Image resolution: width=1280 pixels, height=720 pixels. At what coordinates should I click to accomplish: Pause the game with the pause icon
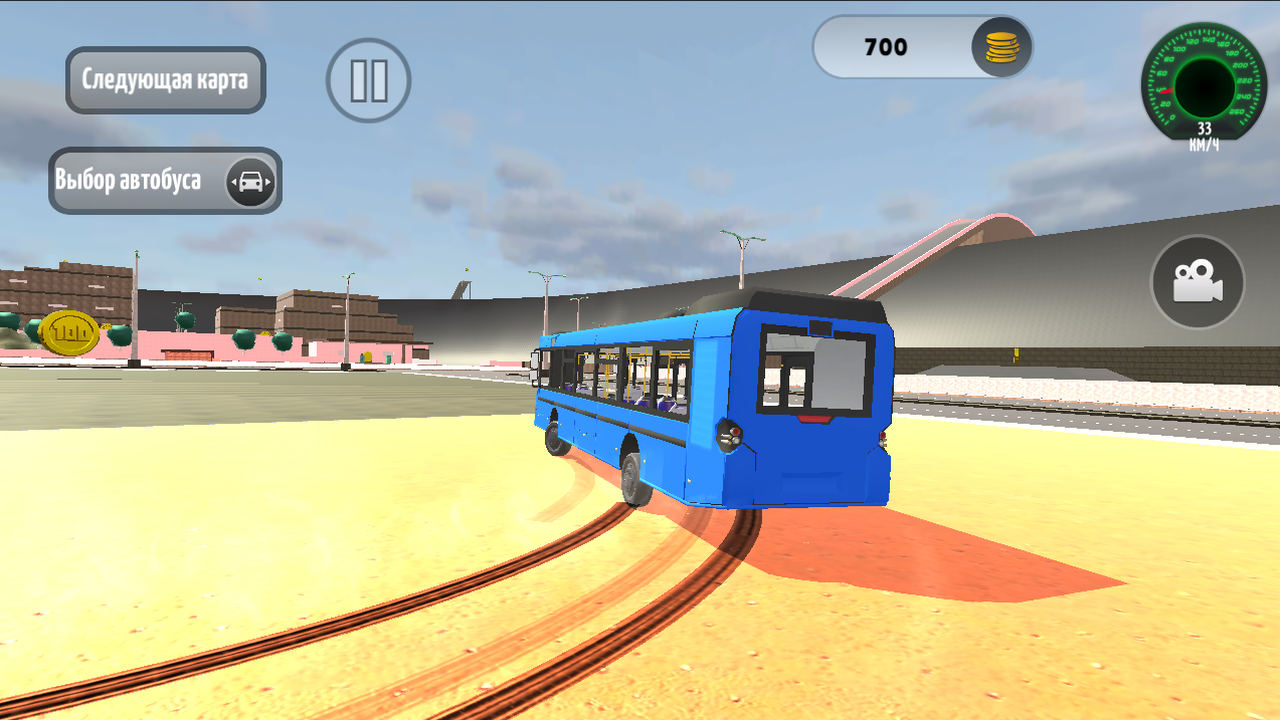pos(367,81)
